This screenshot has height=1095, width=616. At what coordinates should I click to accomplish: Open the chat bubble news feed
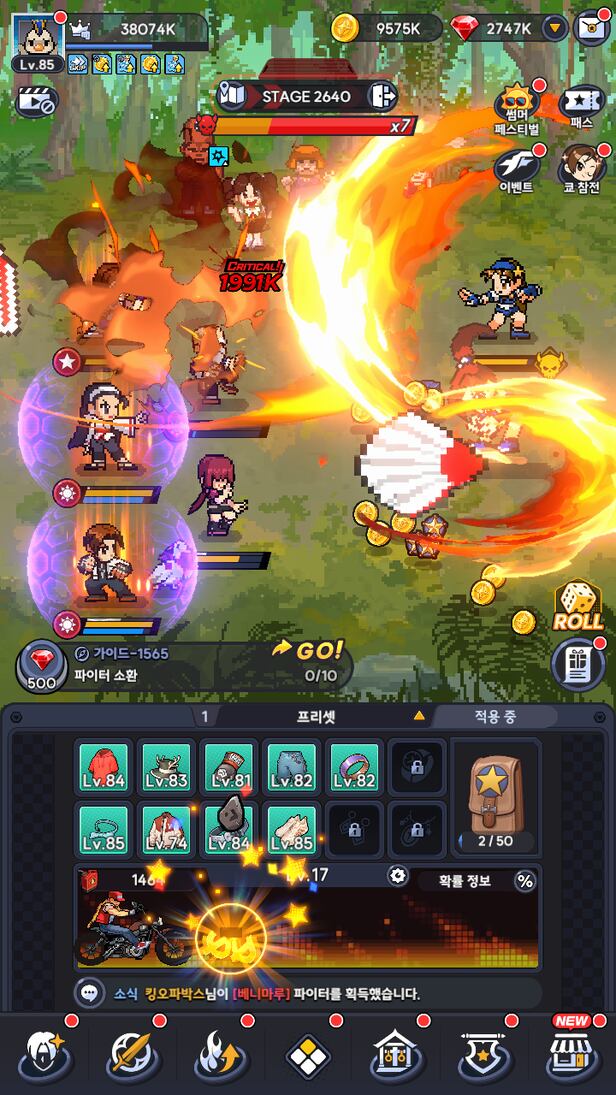[x=91, y=993]
